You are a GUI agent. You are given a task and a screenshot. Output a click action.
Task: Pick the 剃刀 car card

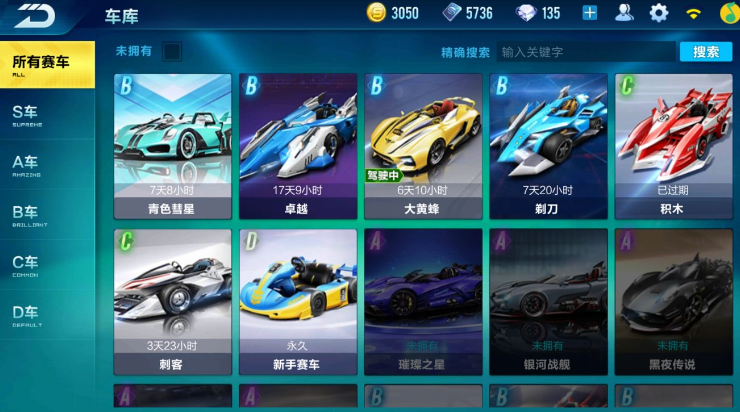548,146
